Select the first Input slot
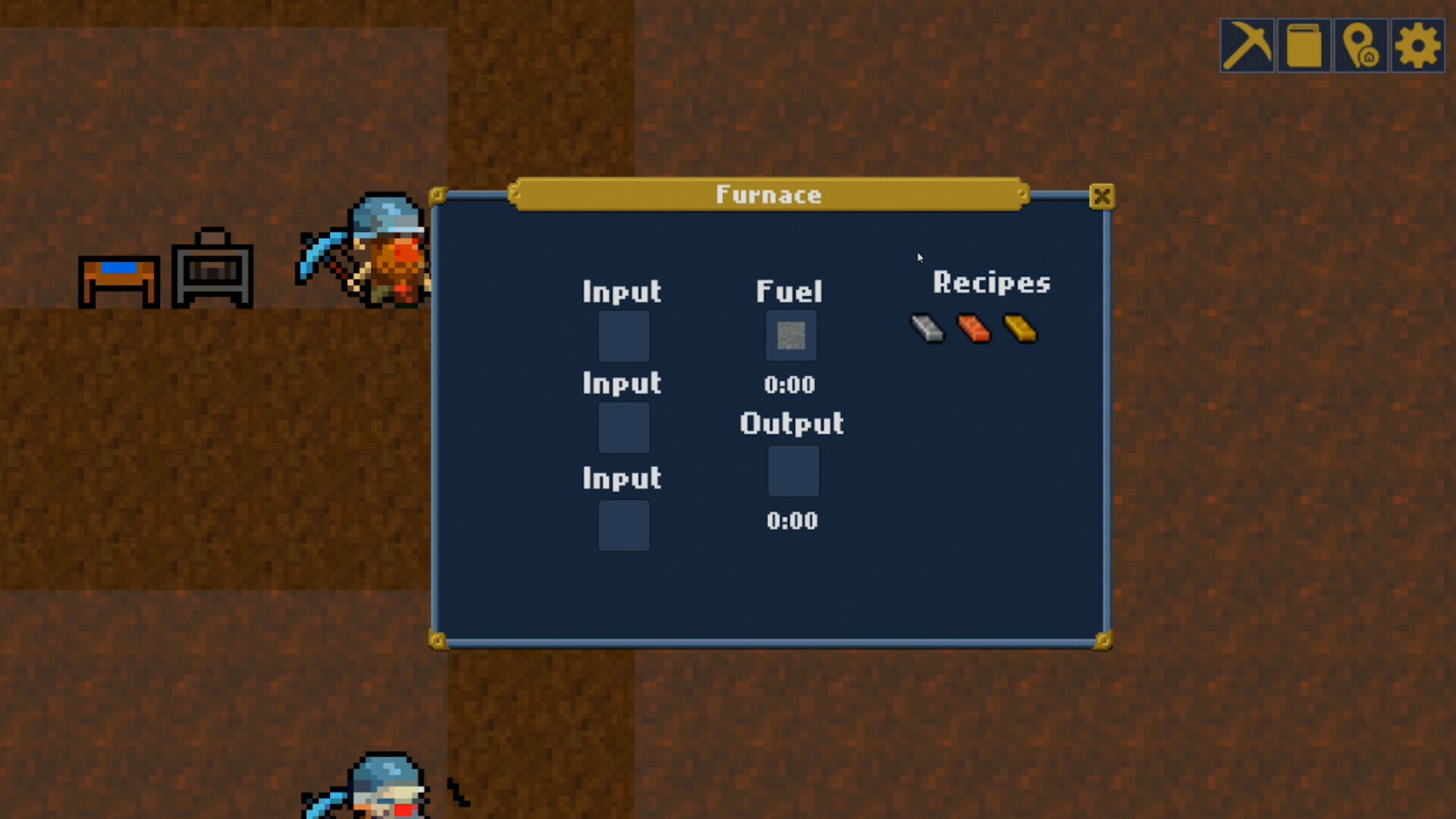This screenshot has width=1456, height=819. click(623, 334)
